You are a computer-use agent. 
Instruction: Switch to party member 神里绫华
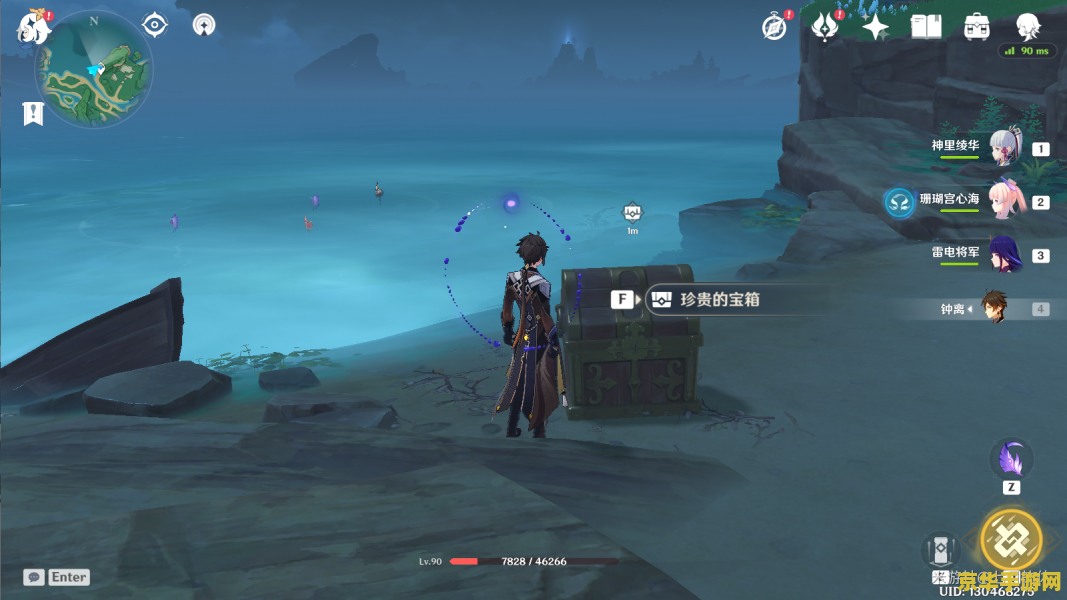coord(1003,149)
